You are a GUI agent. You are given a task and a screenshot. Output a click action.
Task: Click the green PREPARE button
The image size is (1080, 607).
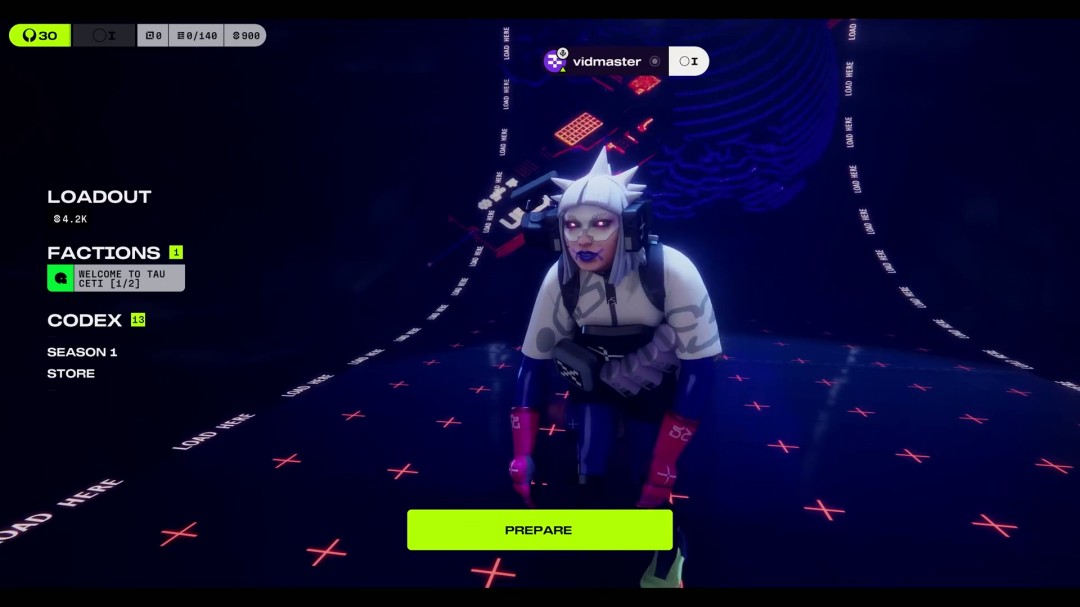tap(539, 530)
